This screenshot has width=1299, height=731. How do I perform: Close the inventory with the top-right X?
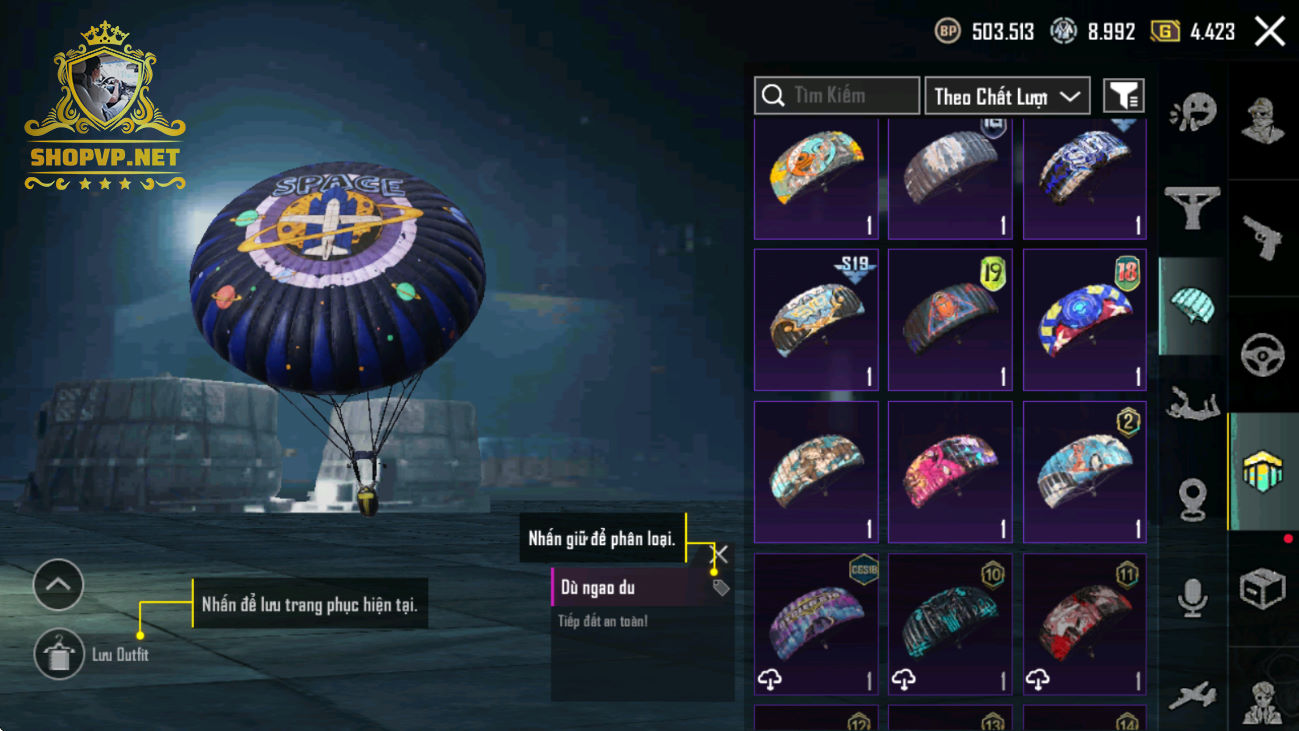pyautogui.click(x=1270, y=31)
